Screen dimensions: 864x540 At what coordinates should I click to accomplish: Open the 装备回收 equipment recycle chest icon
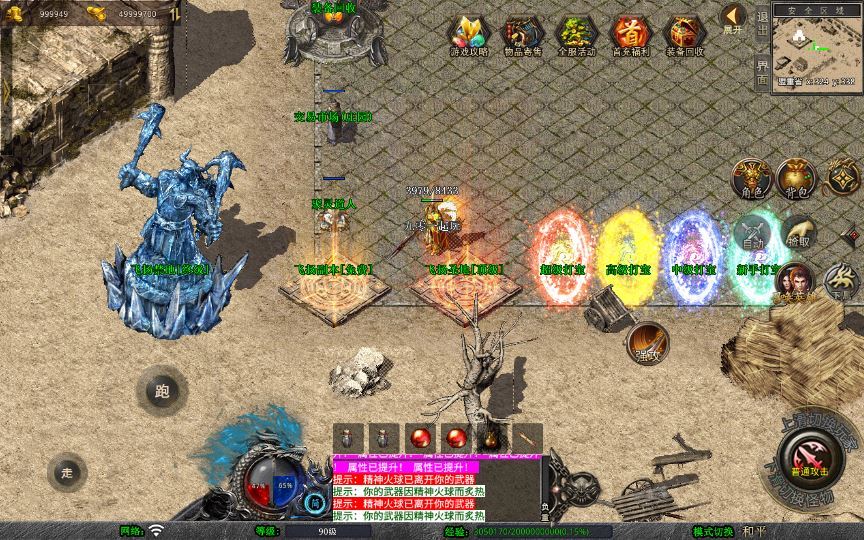click(x=685, y=36)
